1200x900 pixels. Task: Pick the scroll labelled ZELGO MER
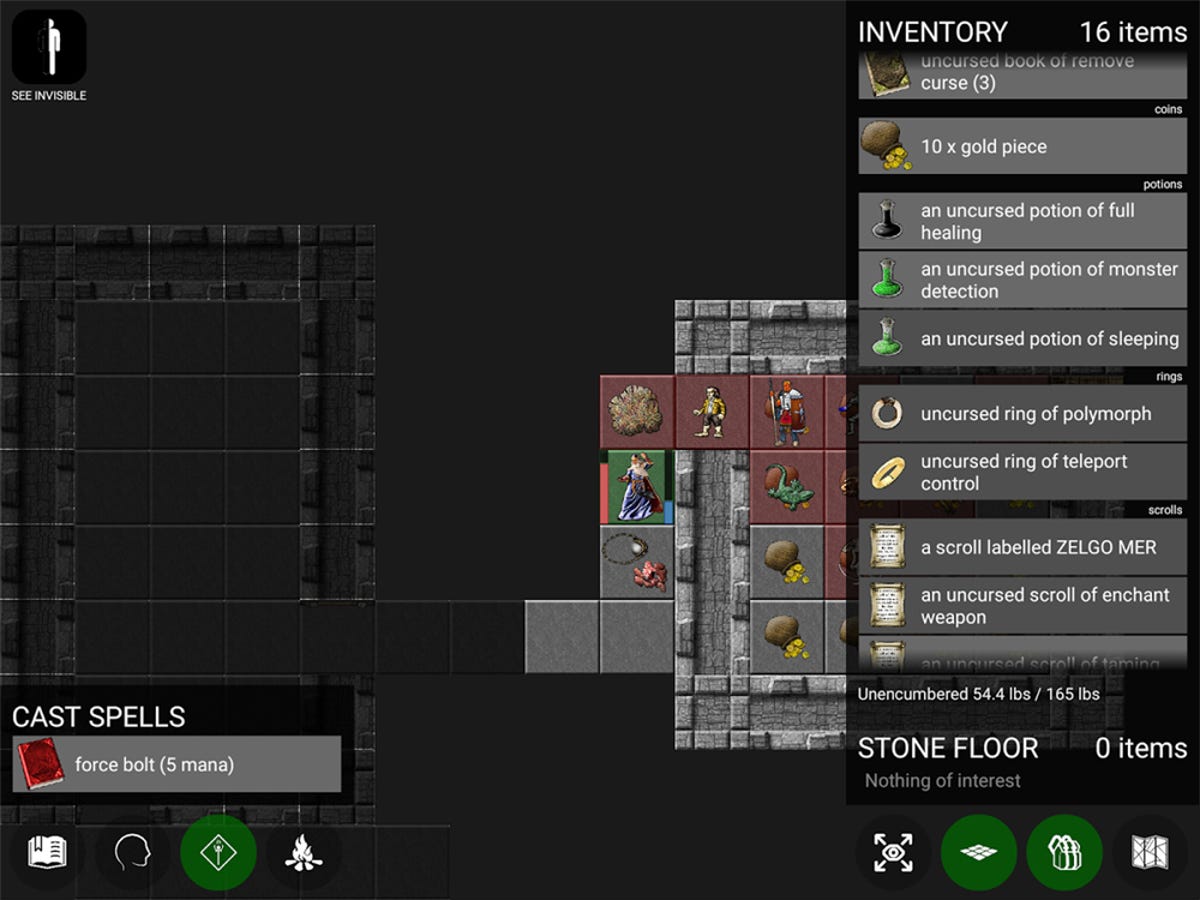pyautogui.click(x=1022, y=547)
